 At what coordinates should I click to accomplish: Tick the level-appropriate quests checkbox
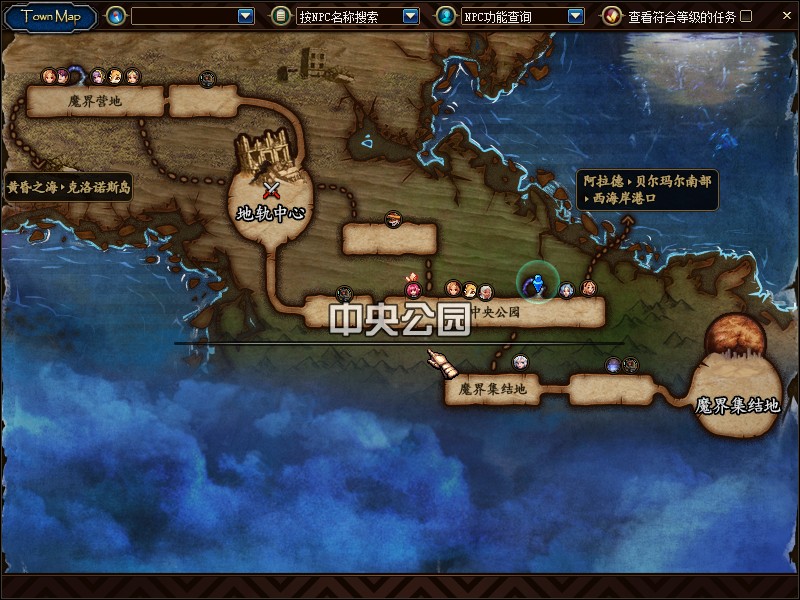point(746,16)
